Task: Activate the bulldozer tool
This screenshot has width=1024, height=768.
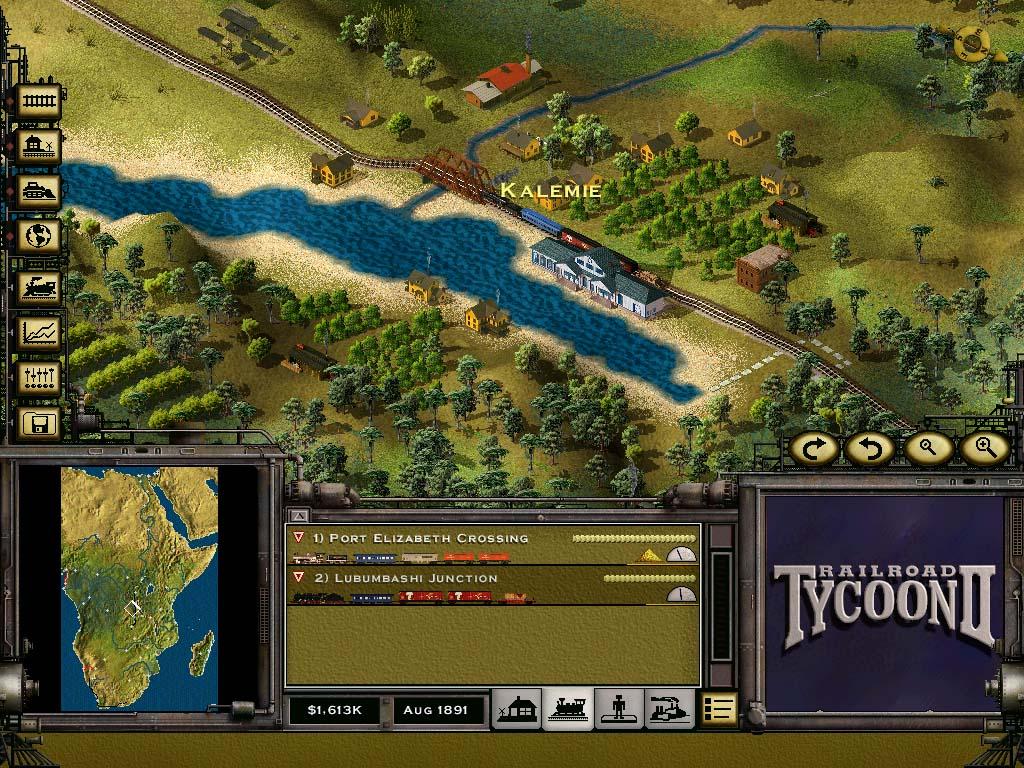Action: [38, 193]
